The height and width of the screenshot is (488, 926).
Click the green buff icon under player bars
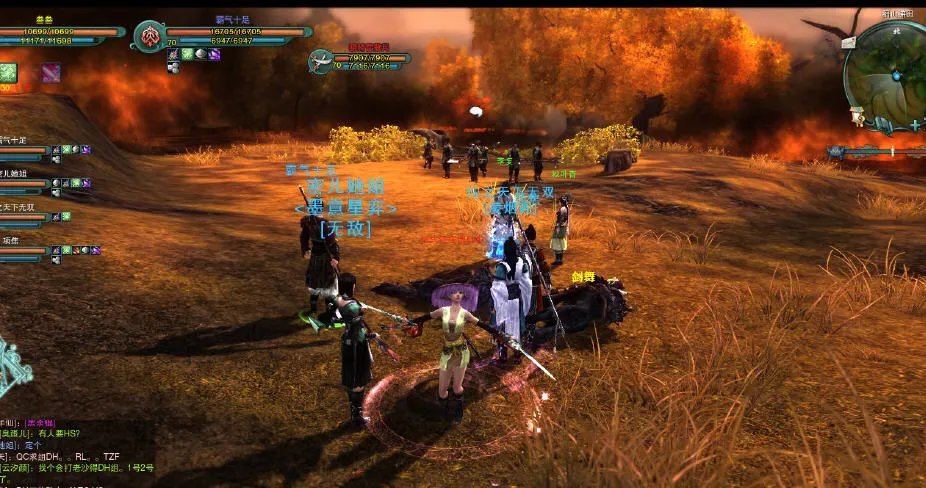tap(8, 72)
